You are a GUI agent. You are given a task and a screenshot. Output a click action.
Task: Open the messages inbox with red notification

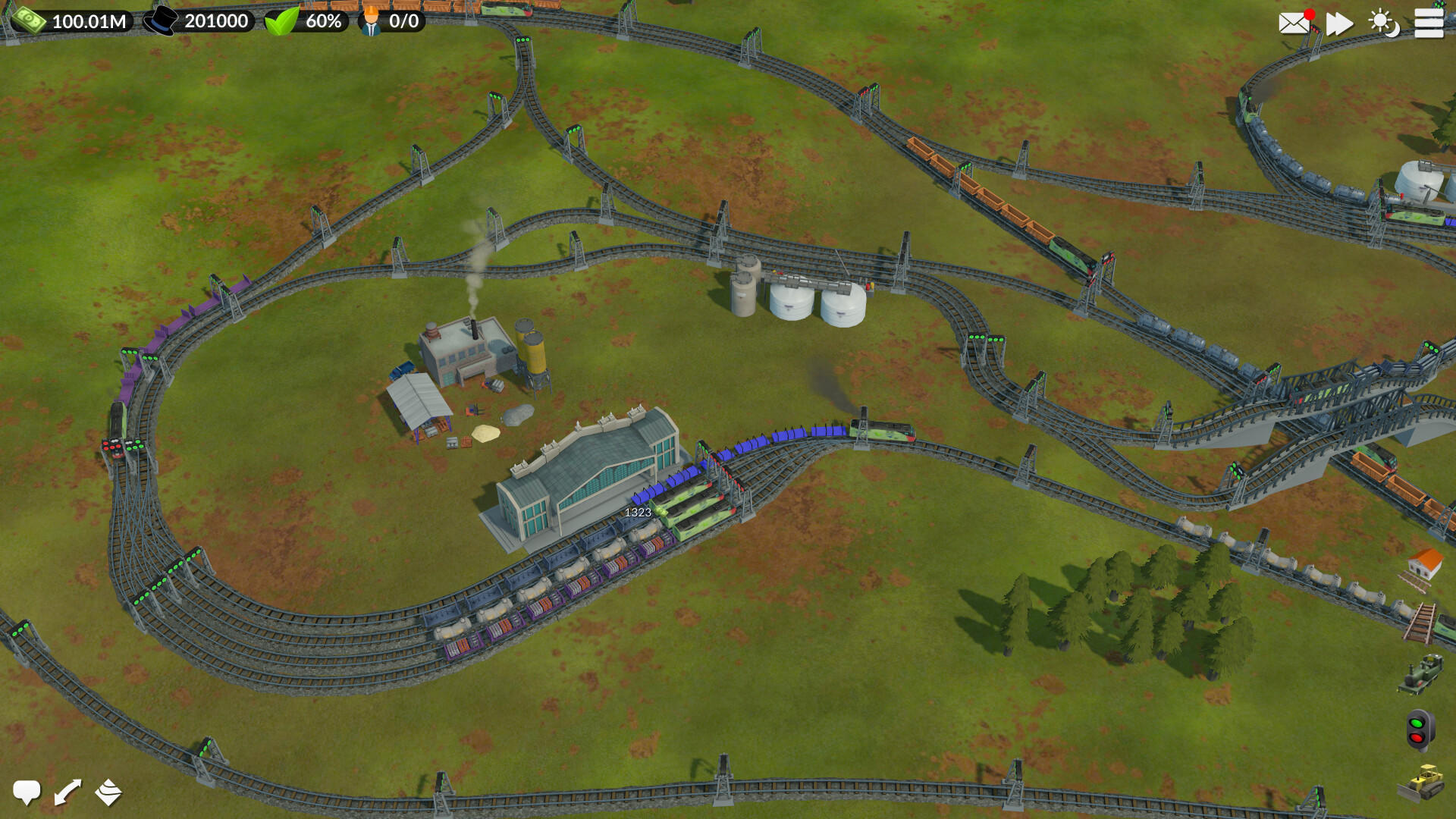coord(1294,24)
